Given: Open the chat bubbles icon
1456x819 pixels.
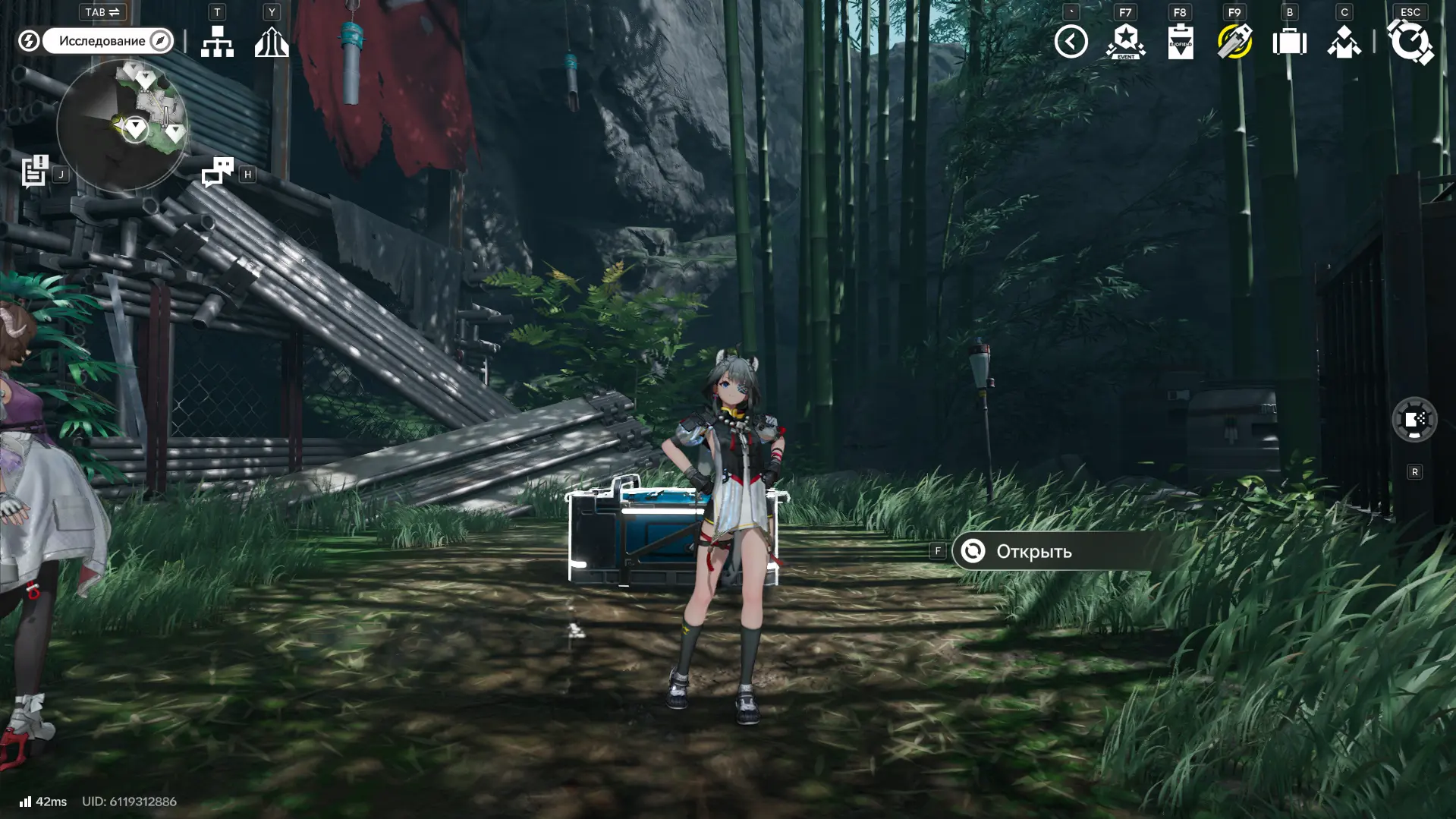Looking at the screenshot, I should [218, 172].
